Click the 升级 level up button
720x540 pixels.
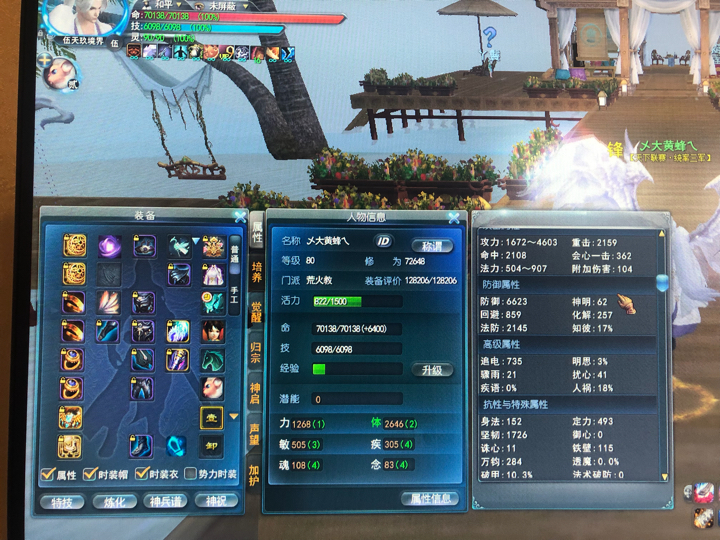pyautogui.click(x=432, y=369)
